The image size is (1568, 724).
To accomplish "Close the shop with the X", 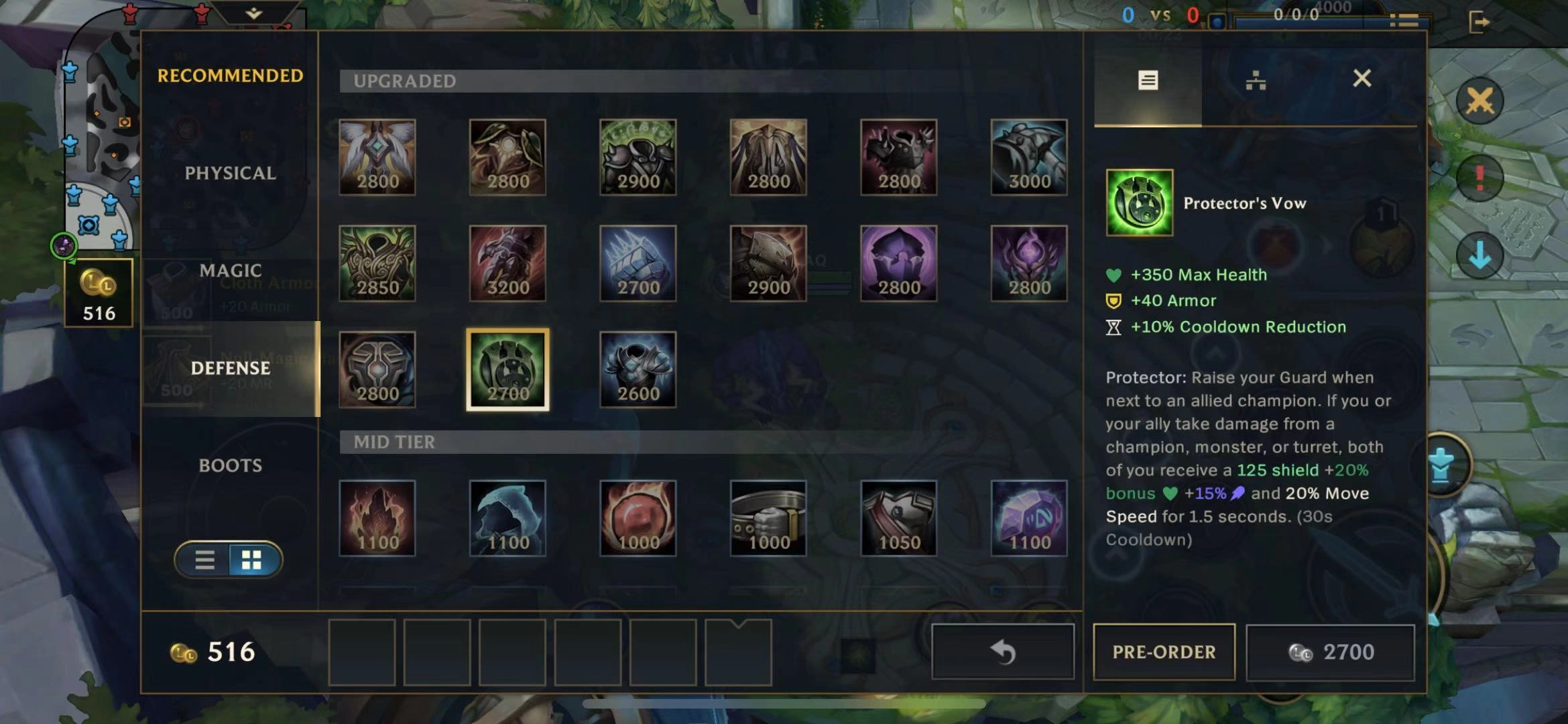I will [1362, 79].
